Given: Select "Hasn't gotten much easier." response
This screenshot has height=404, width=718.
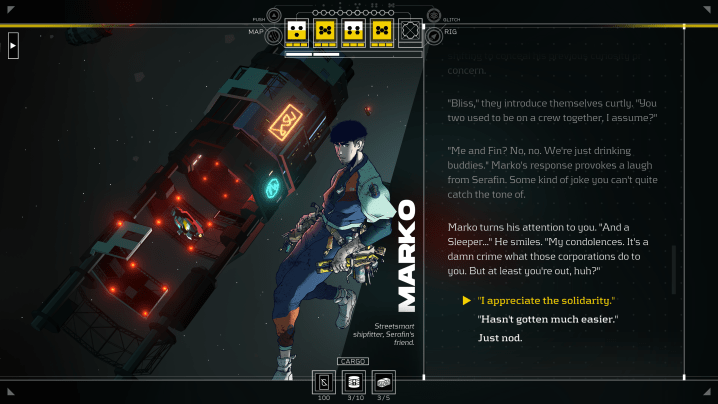Looking at the screenshot, I should coord(548,319).
